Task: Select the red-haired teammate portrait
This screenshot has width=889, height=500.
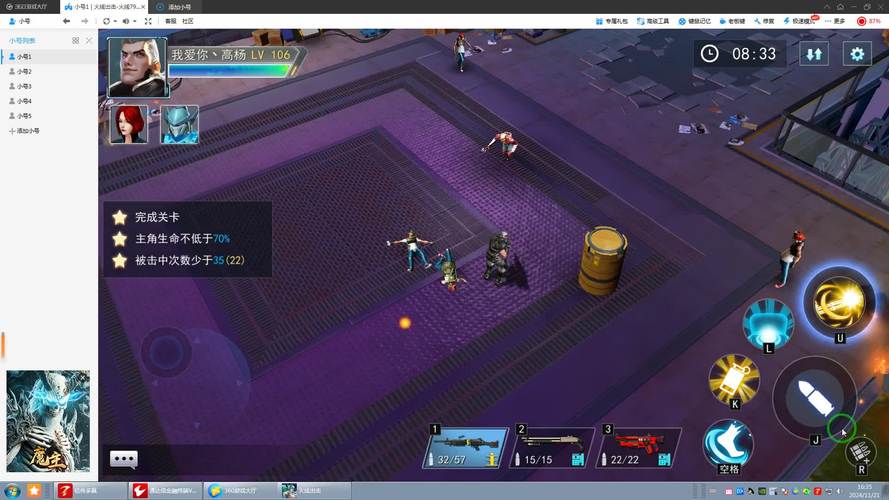Action: coord(128,124)
